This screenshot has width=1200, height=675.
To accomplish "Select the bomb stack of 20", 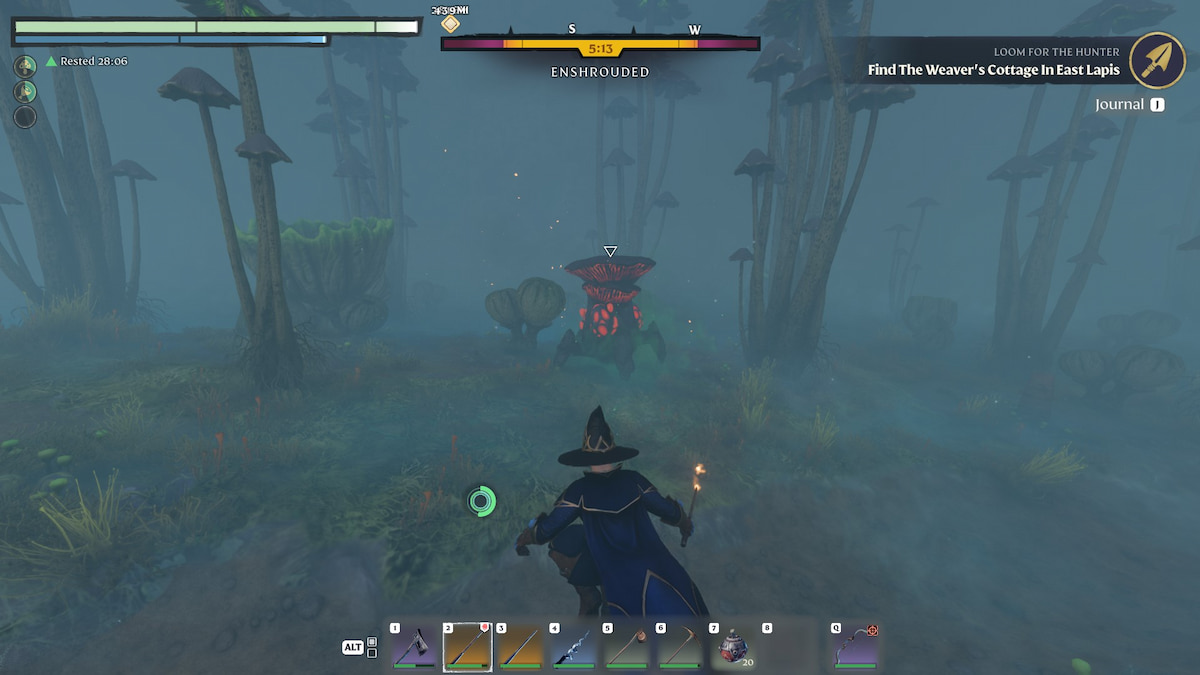I will (732, 647).
